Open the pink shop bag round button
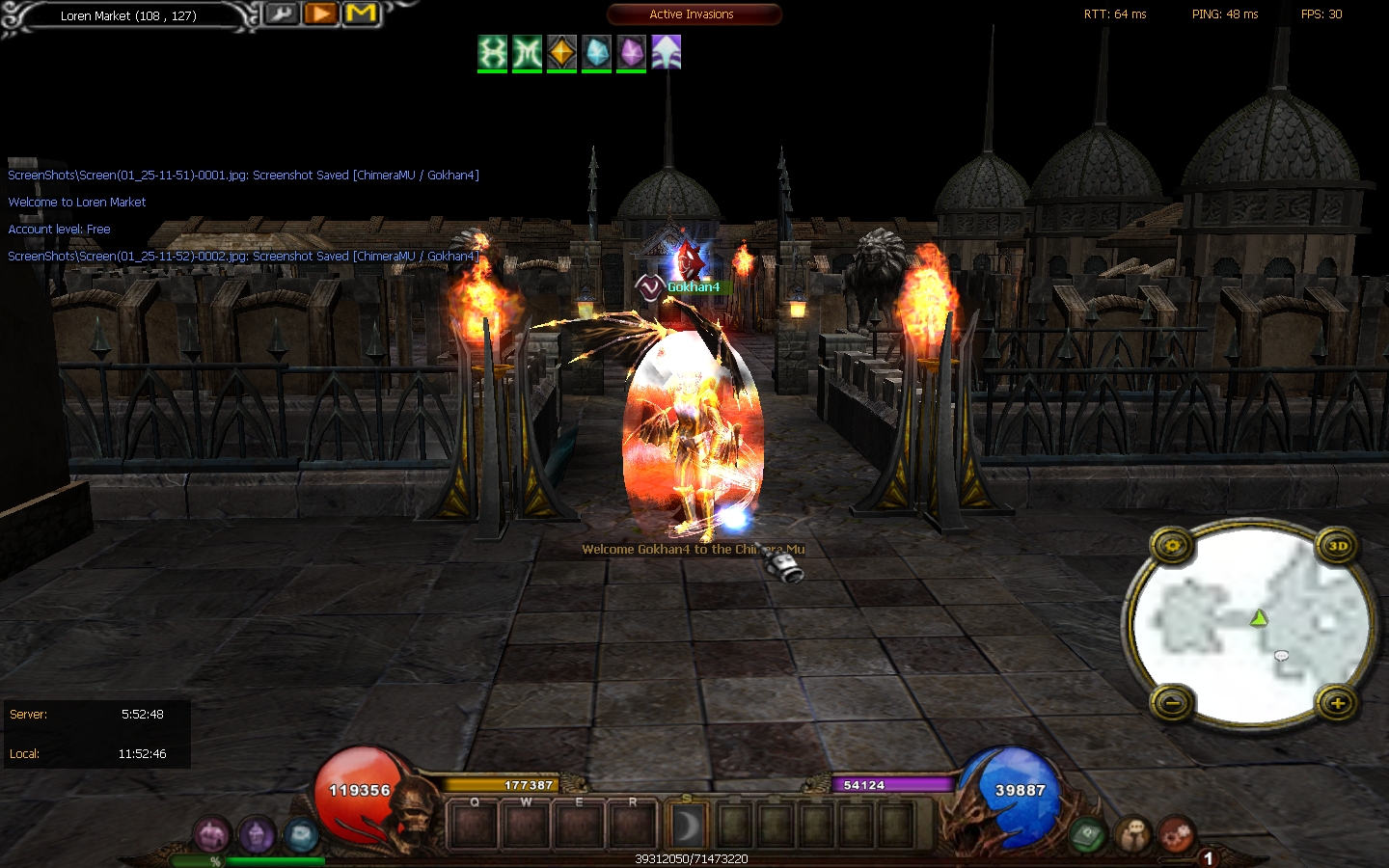The width and height of the screenshot is (1389, 868). pyautogui.click(x=211, y=834)
